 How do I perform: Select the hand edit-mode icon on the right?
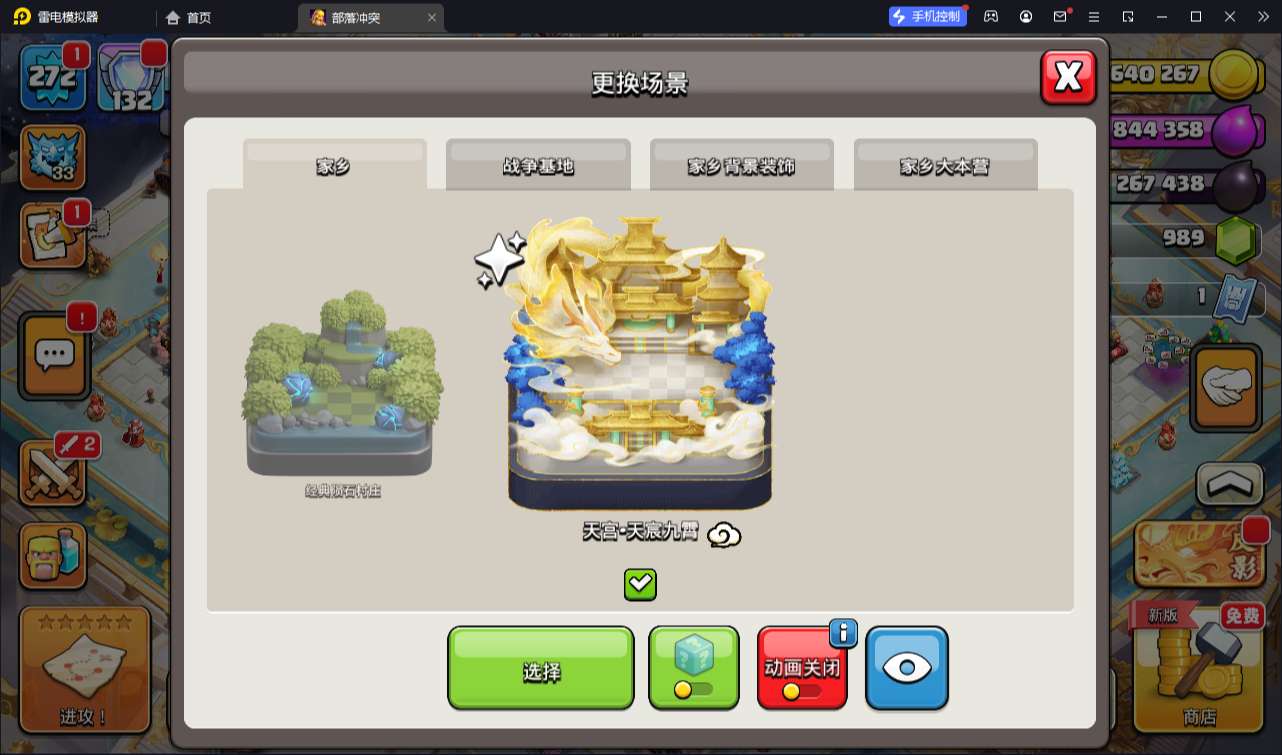coord(1225,388)
